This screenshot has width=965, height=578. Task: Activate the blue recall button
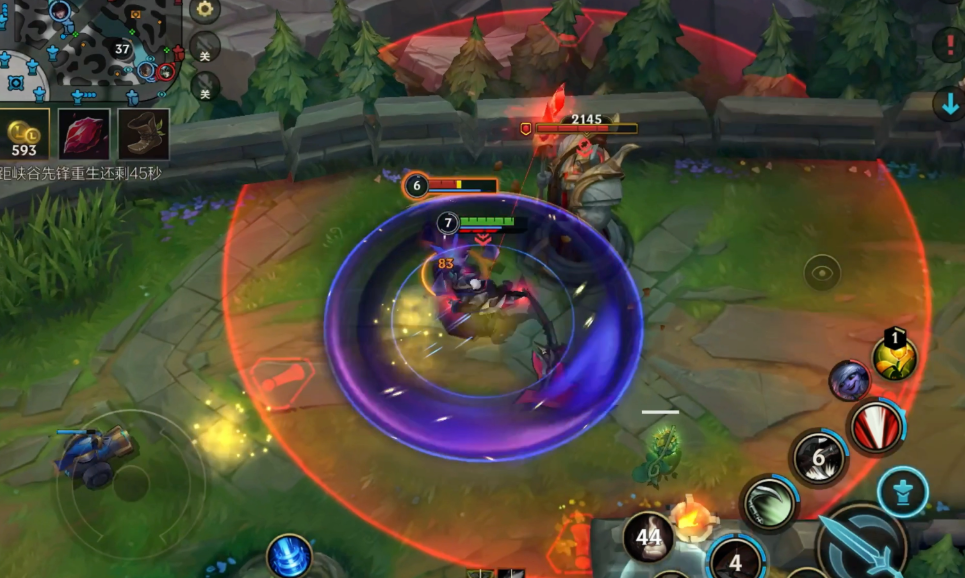point(289,556)
